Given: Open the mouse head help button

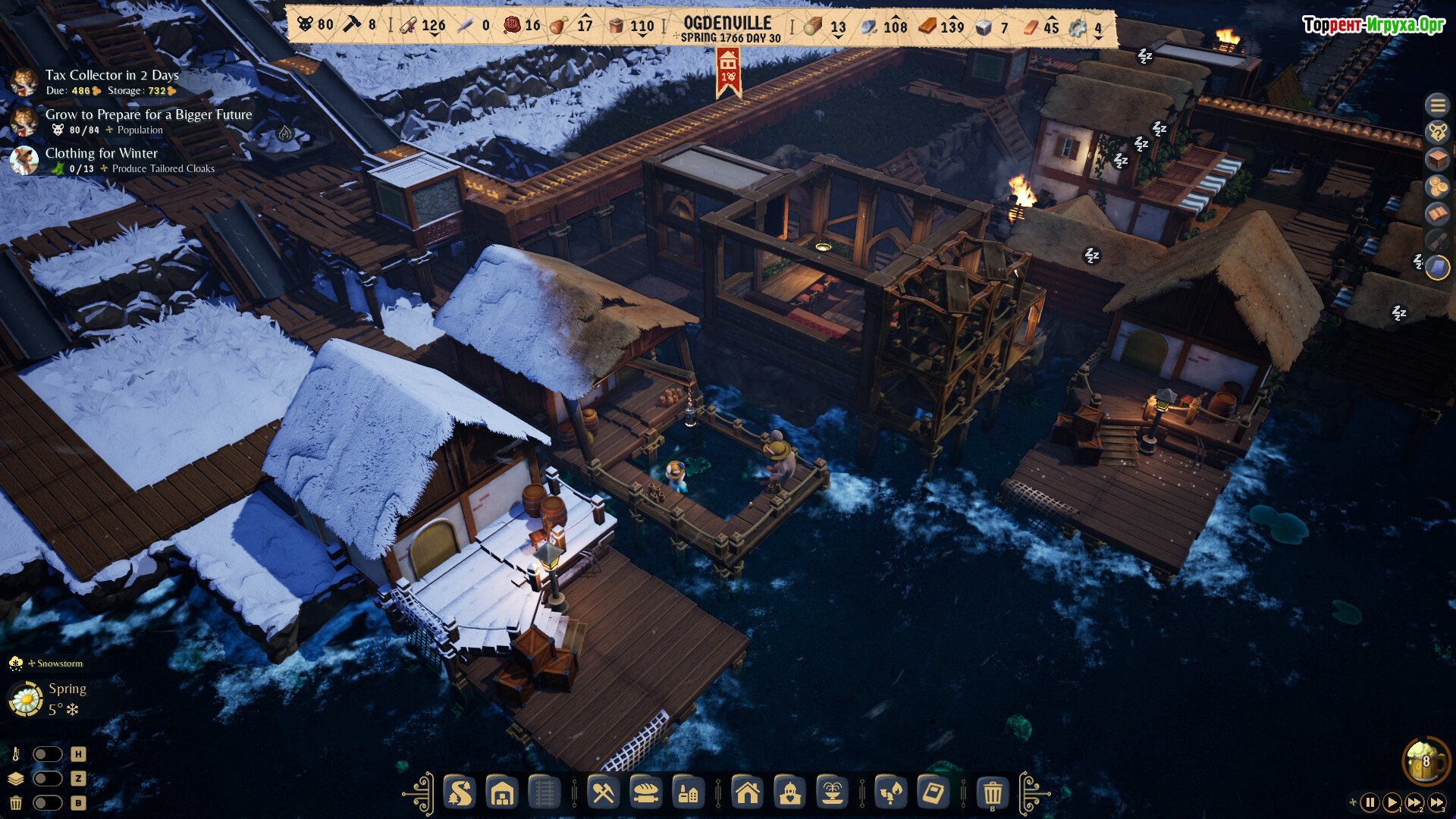Looking at the screenshot, I should [1437, 132].
